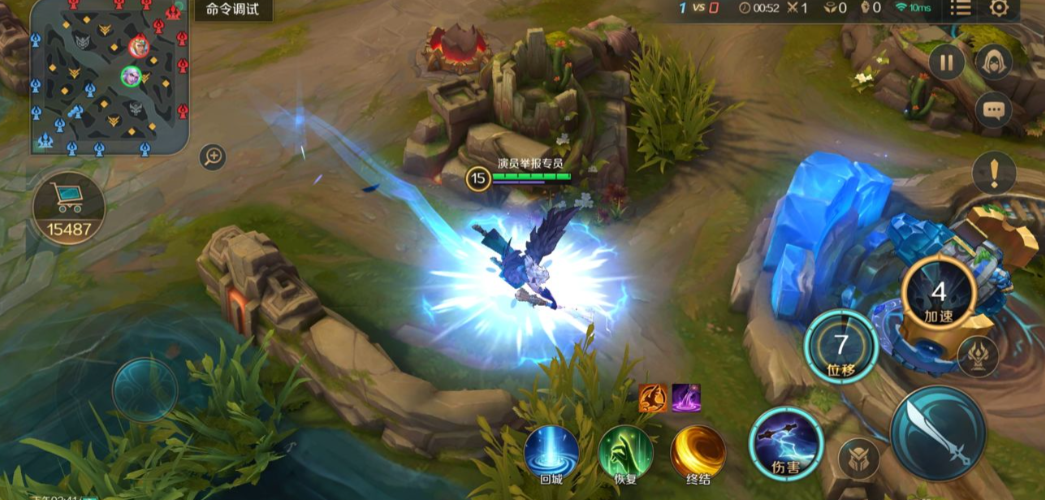1045x500 pixels.
Task: Pause the match
Action: click(946, 62)
